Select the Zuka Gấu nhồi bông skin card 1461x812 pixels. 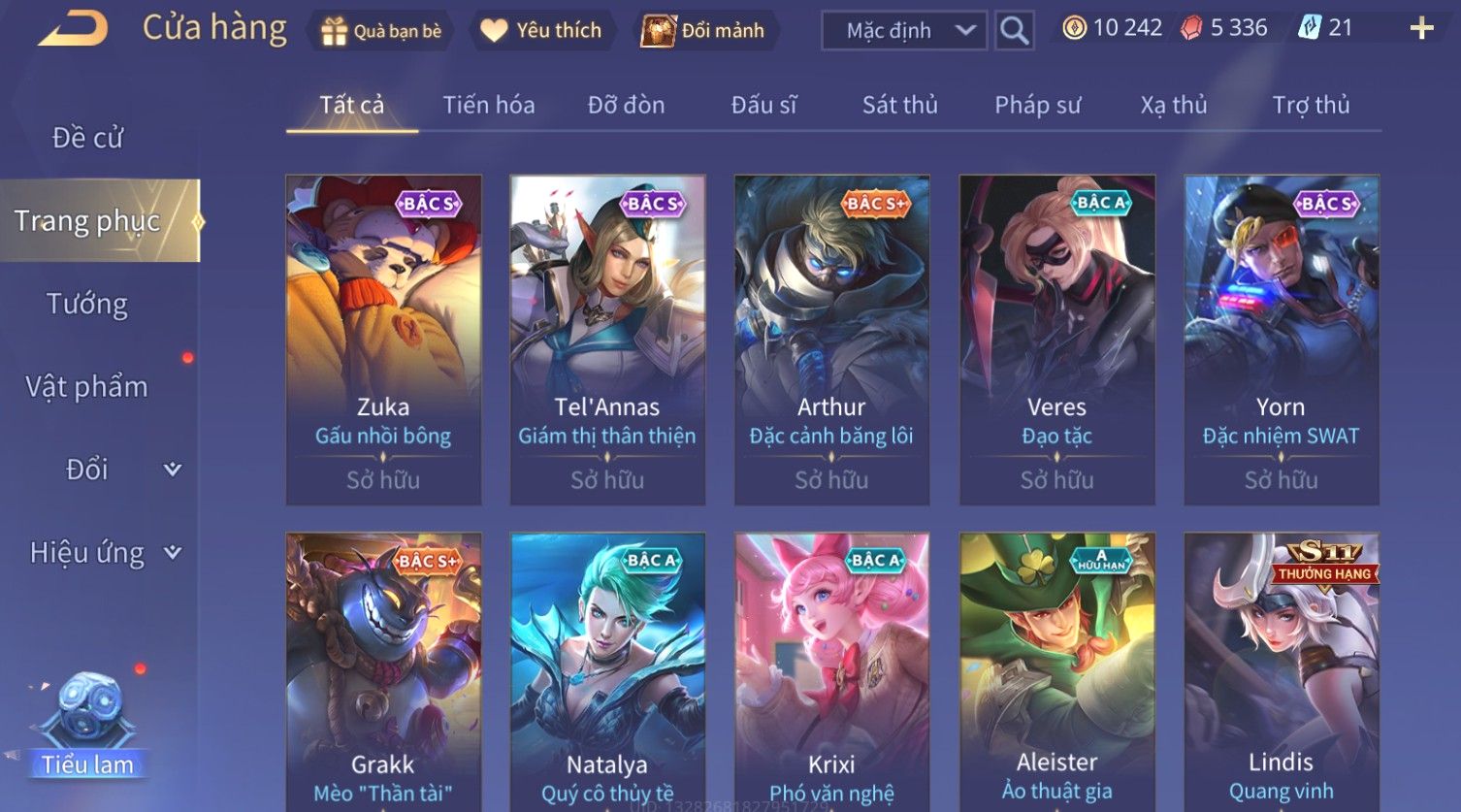pos(383,340)
